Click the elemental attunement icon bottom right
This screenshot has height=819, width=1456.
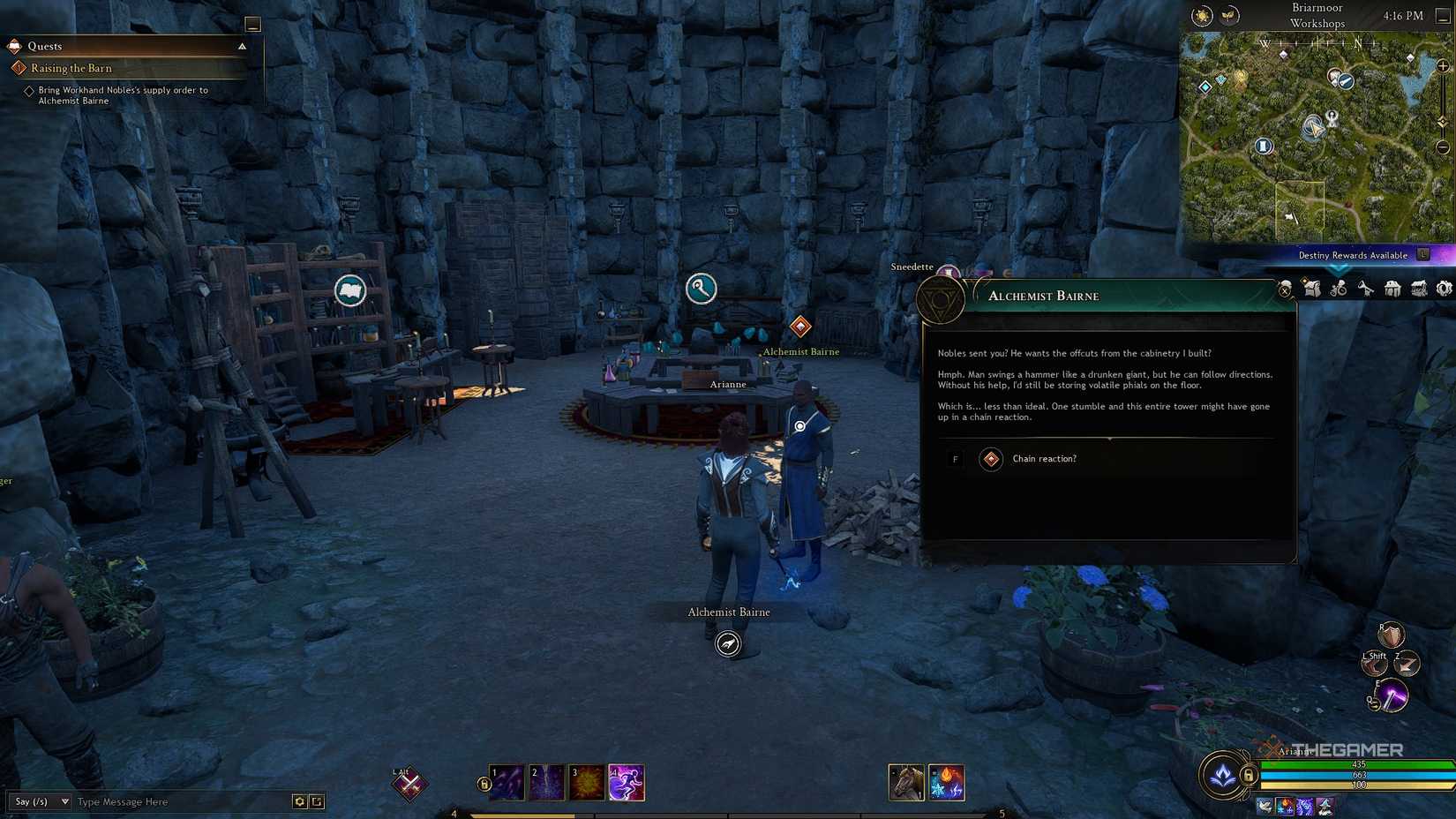point(946,782)
